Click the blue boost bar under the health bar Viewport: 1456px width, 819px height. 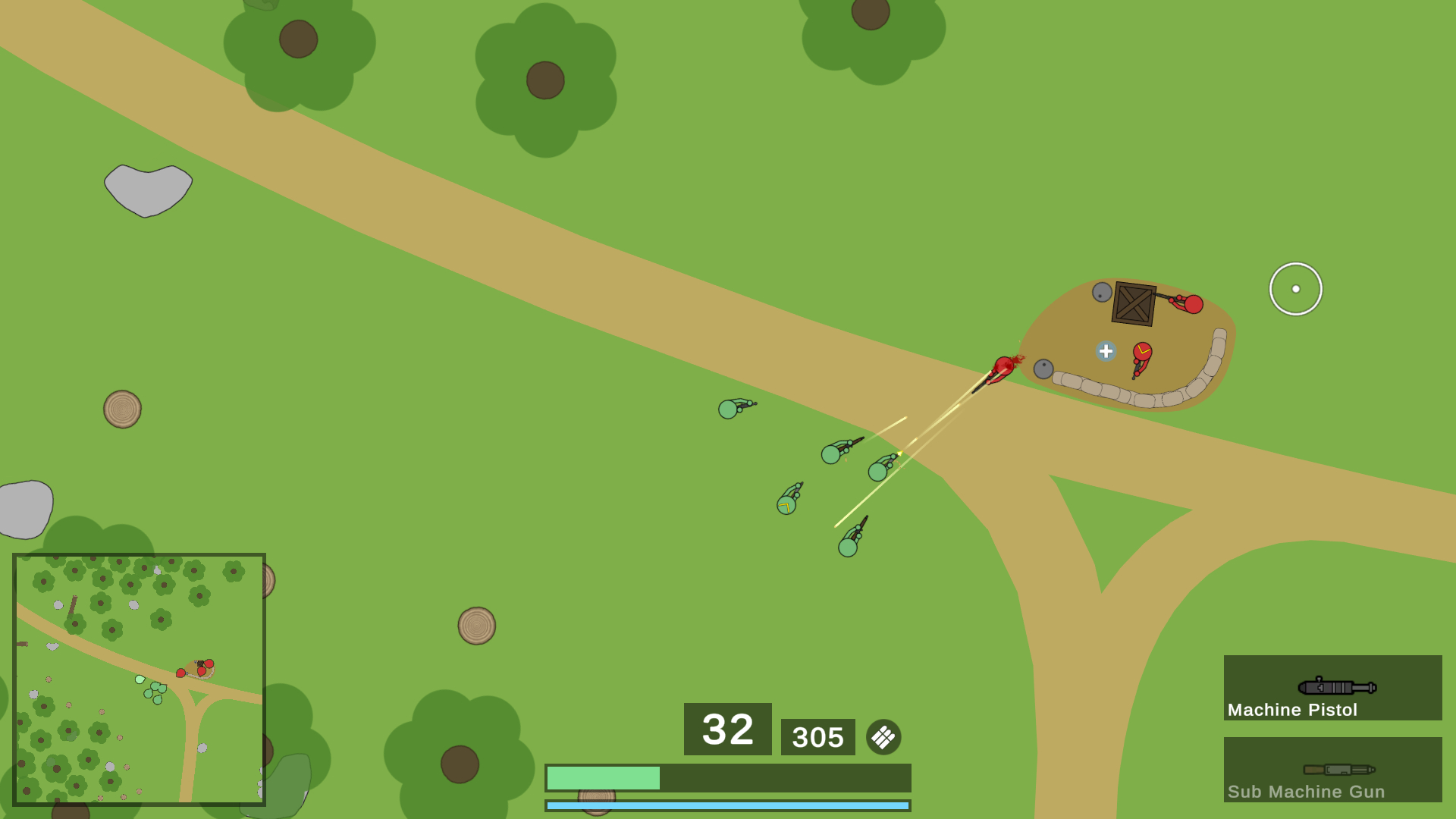726,805
